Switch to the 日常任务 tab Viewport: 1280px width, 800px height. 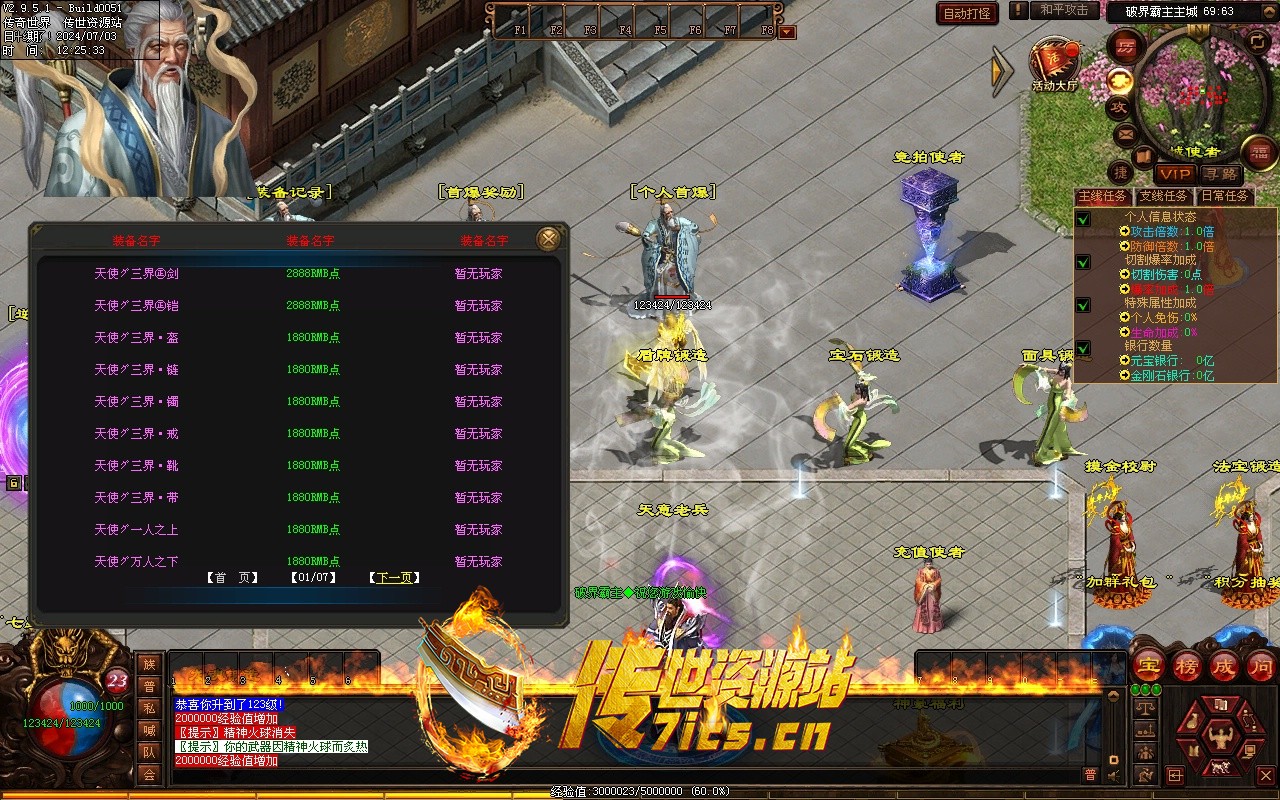(1224, 197)
